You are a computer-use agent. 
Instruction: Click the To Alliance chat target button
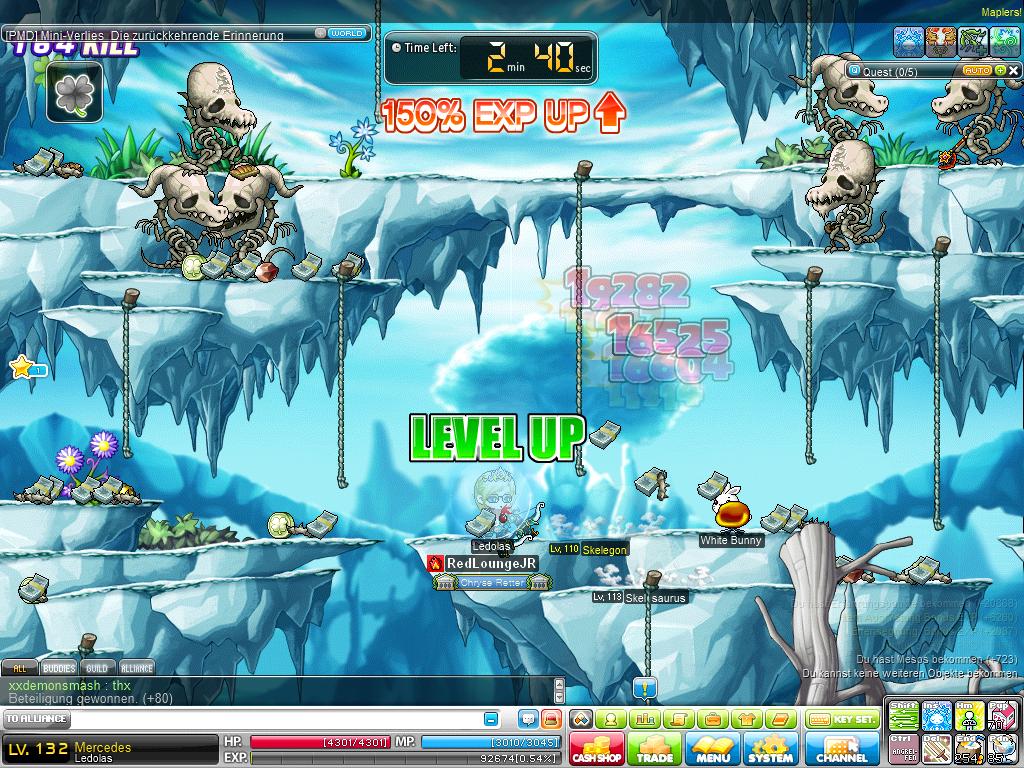click(37, 719)
